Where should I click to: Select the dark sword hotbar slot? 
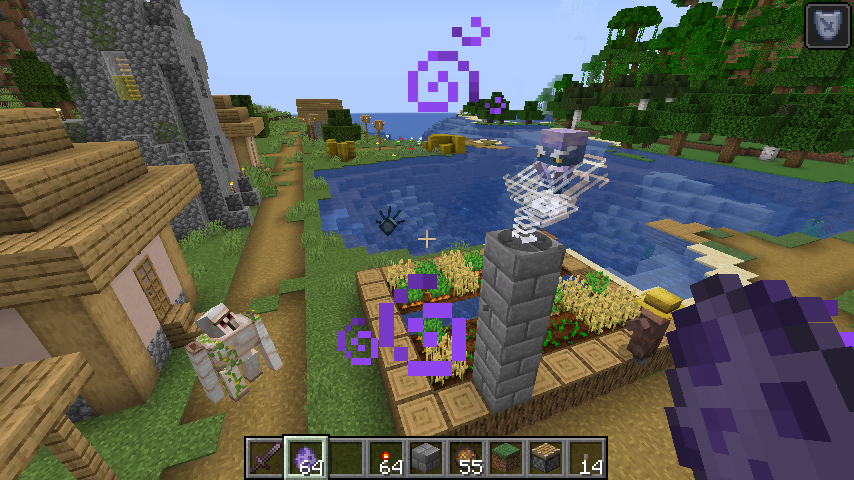pos(266,458)
